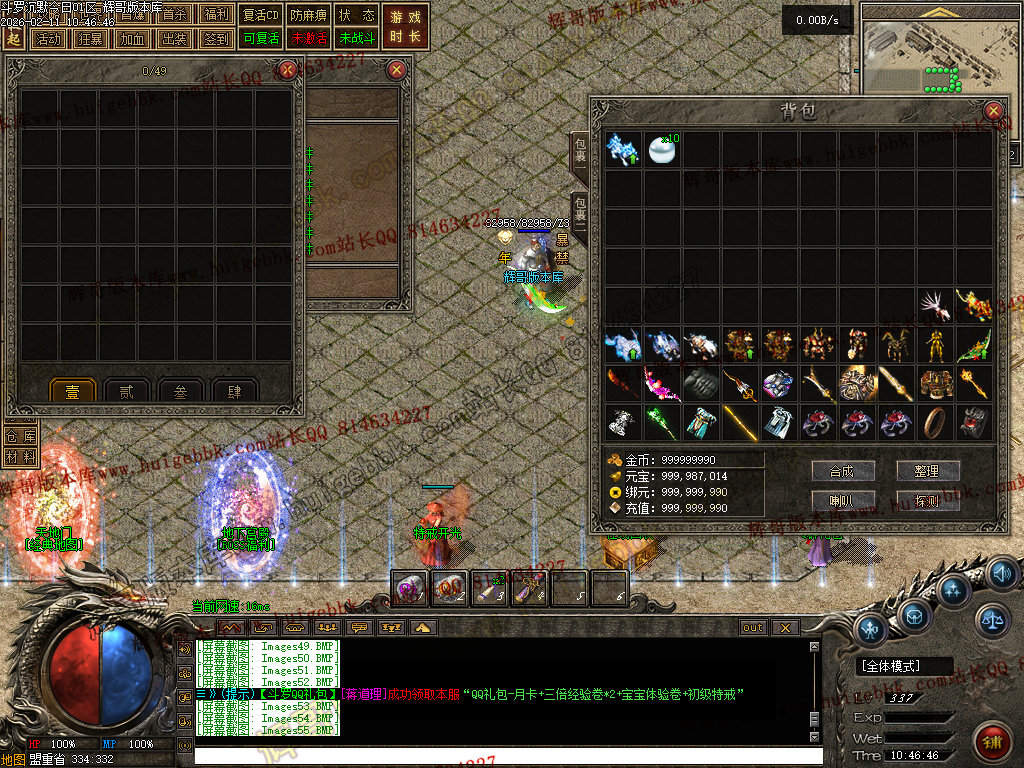Image resolution: width=1024 pixels, height=768 pixels.
Task: Click the 全体模式 attack mode label
Action: pyautogui.click(x=893, y=666)
